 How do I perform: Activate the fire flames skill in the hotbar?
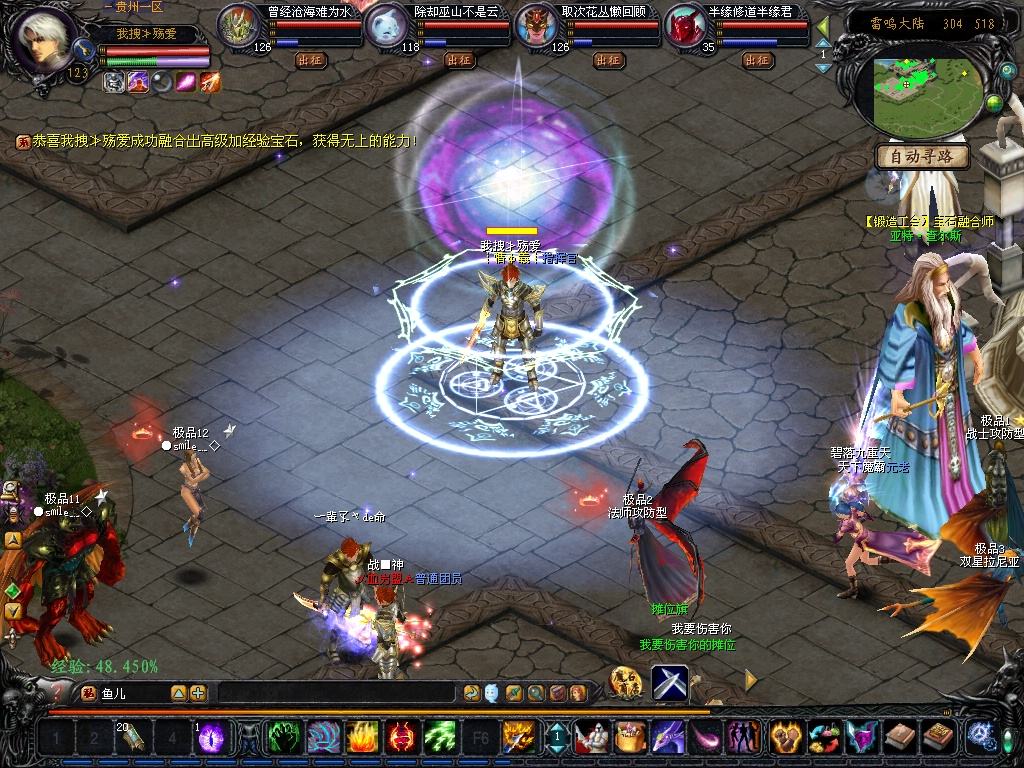click(x=362, y=738)
